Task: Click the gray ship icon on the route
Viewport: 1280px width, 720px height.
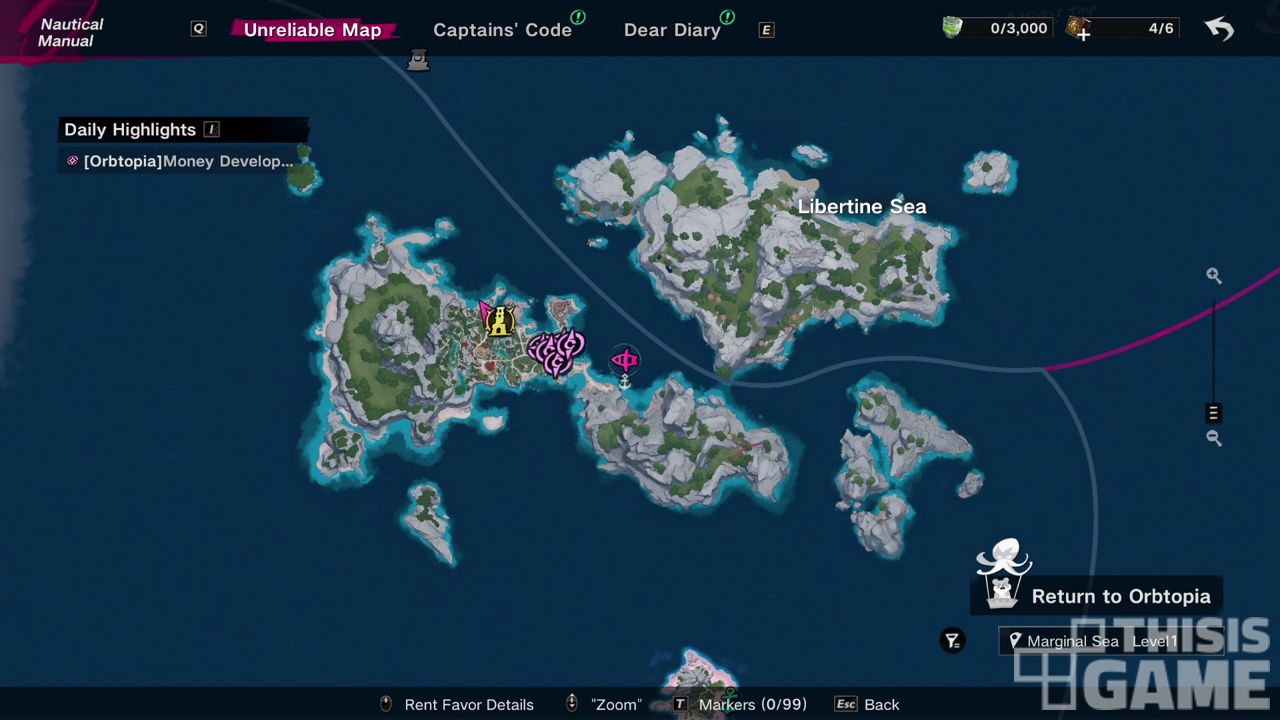Action: pos(419,62)
